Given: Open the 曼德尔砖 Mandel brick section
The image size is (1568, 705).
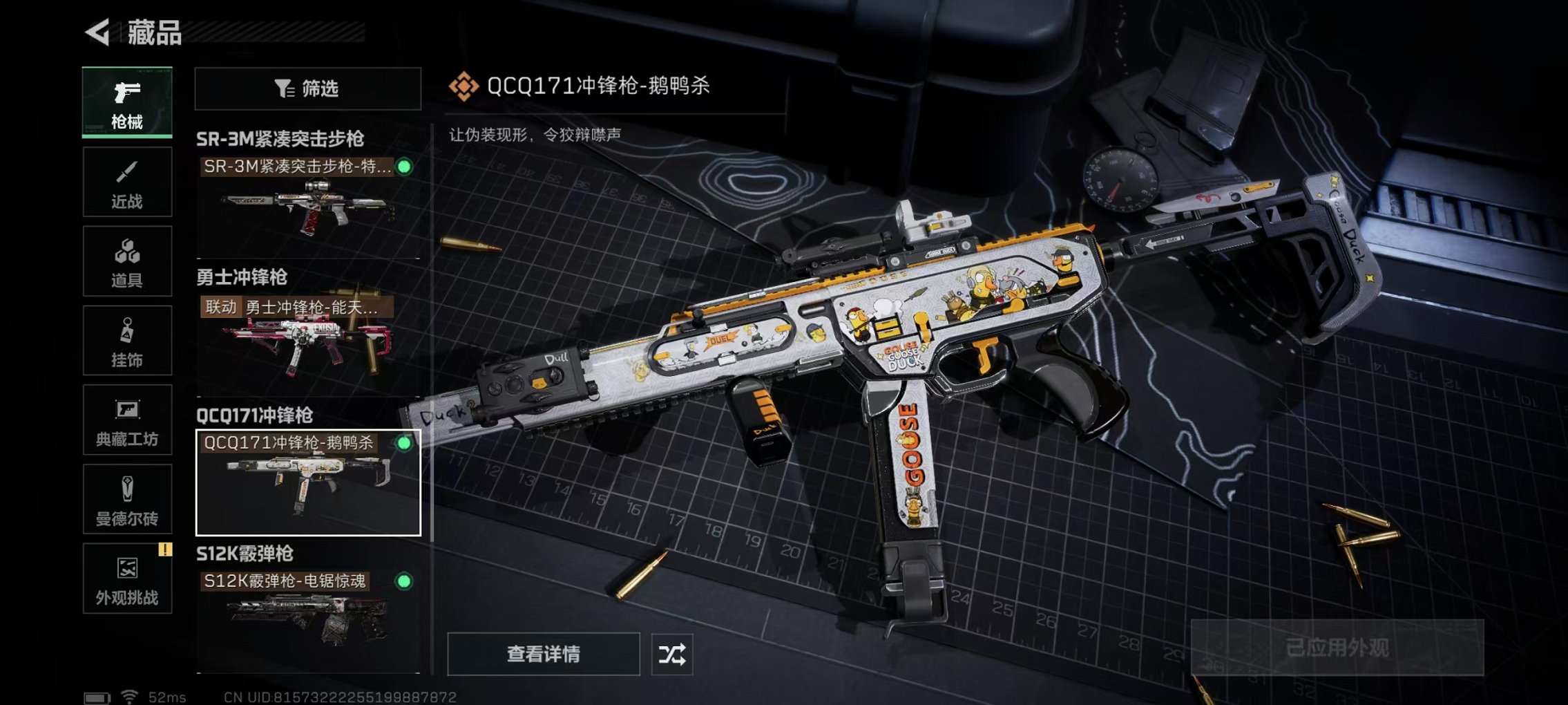Looking at the screenshot, I should [126, 499].
